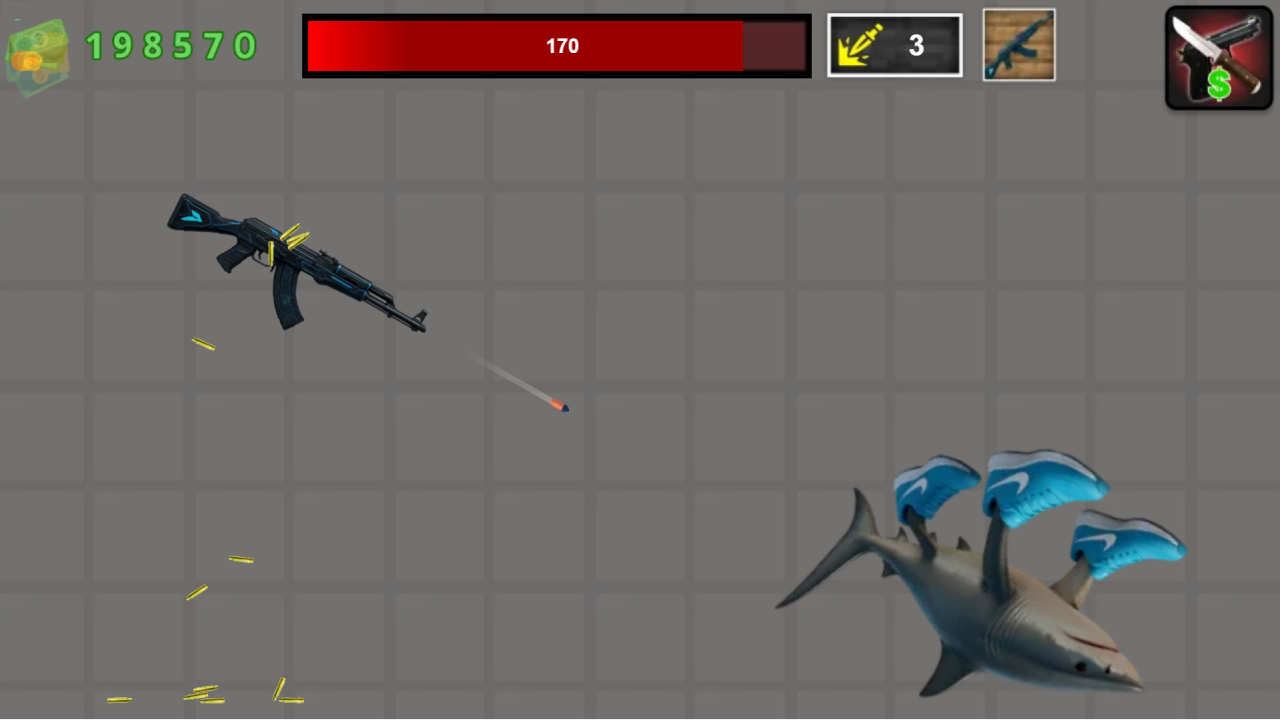Viewport: 1280px width, 720px height.
Task: Tap the dollar sign on the shop button
Action: click(x=1220, y=85)
